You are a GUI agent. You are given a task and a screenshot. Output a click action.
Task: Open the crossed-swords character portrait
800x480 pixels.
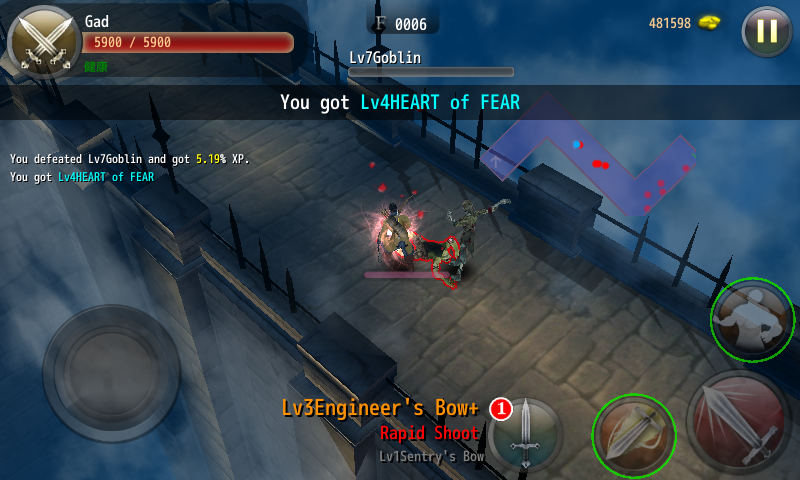(44, 41)
